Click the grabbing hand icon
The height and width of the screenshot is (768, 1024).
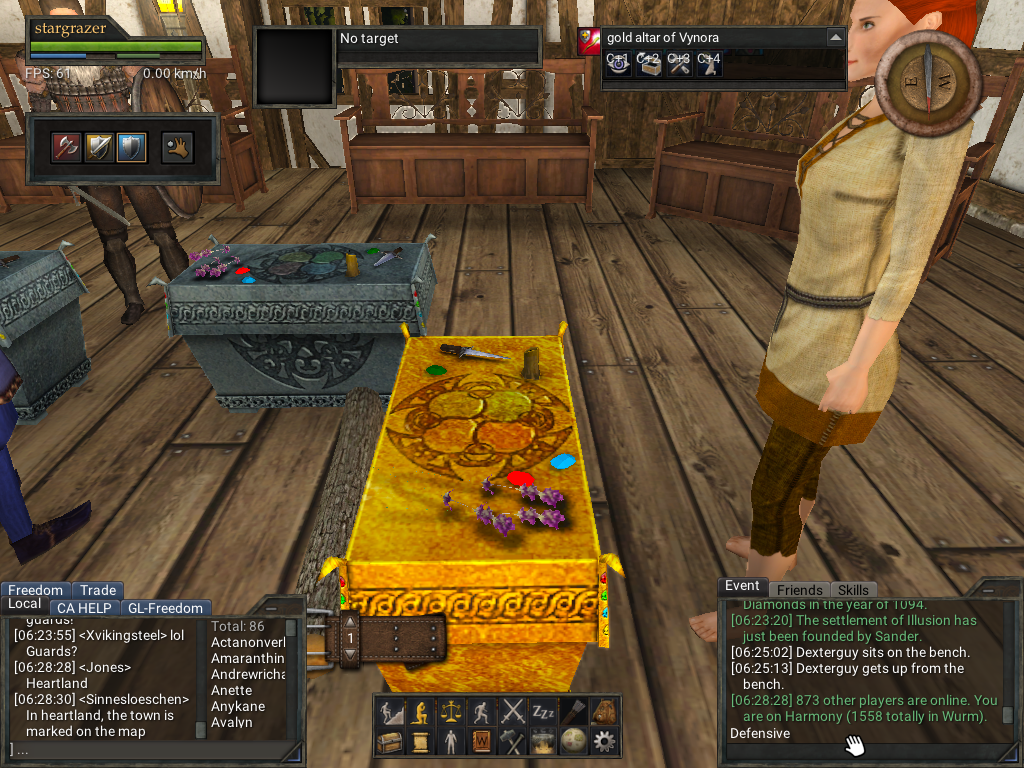coord(177,148)
